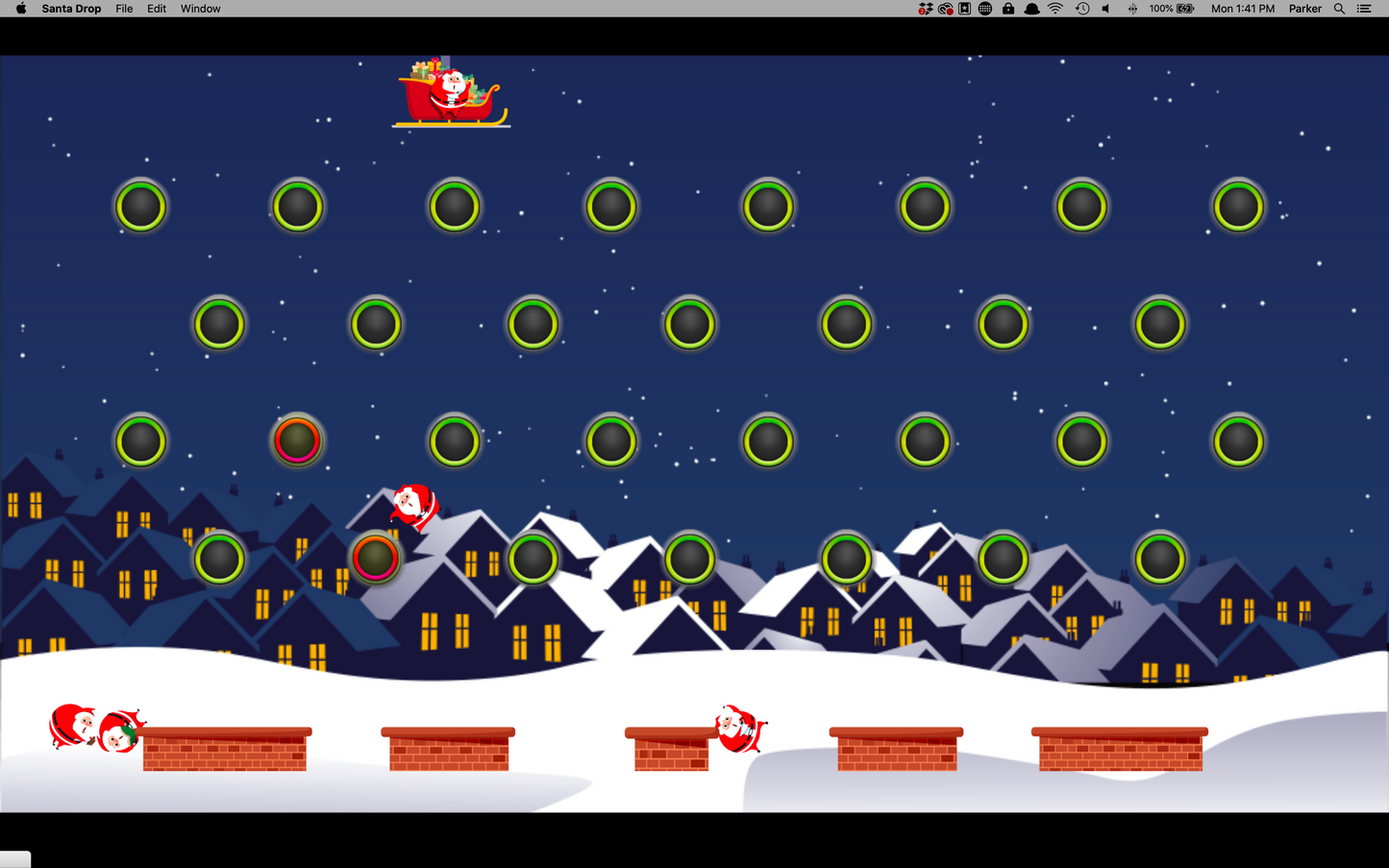
Task: Click the small white tab at bottom-left corner
Action: 14,858
